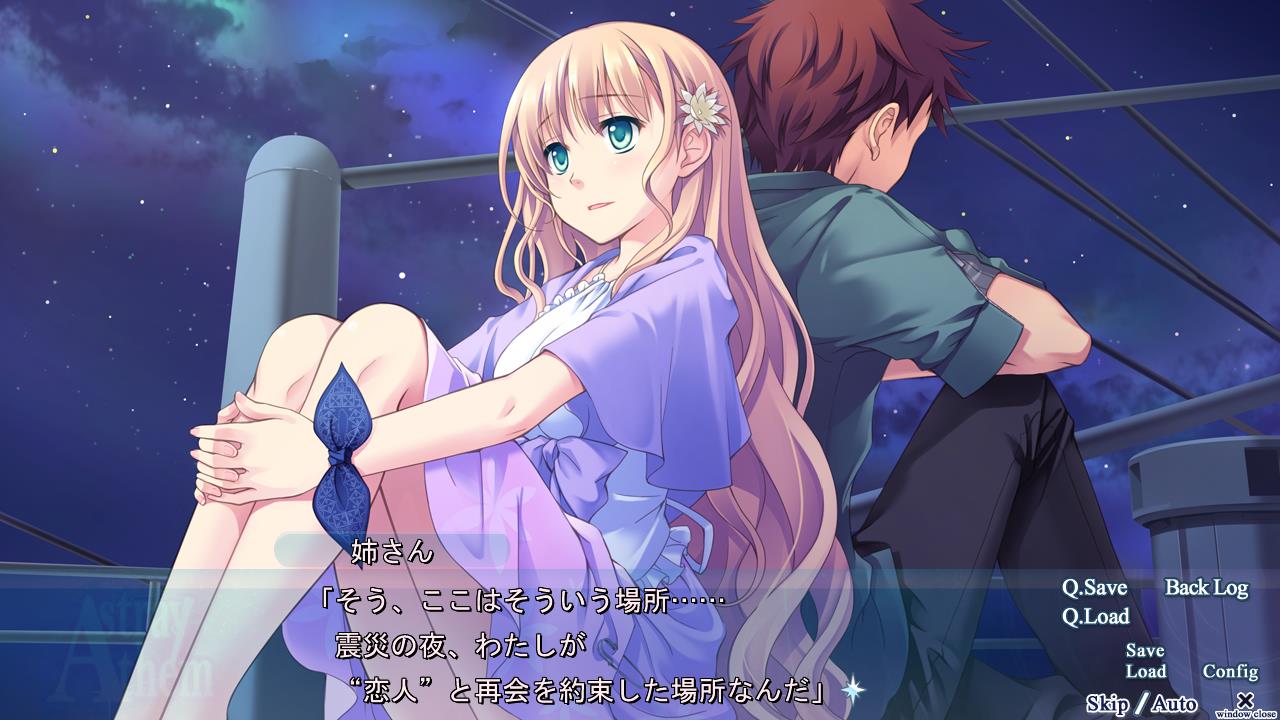Open the Back Log
The height and width of the screenshot is (720, 1280).
click(1206, 588)
